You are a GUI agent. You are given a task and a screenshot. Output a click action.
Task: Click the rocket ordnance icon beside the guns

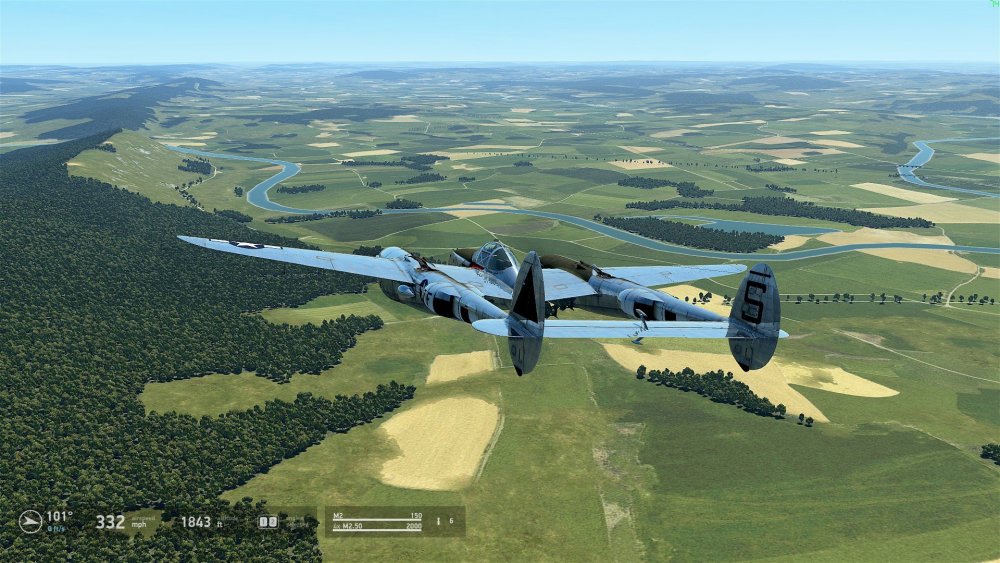438,521
